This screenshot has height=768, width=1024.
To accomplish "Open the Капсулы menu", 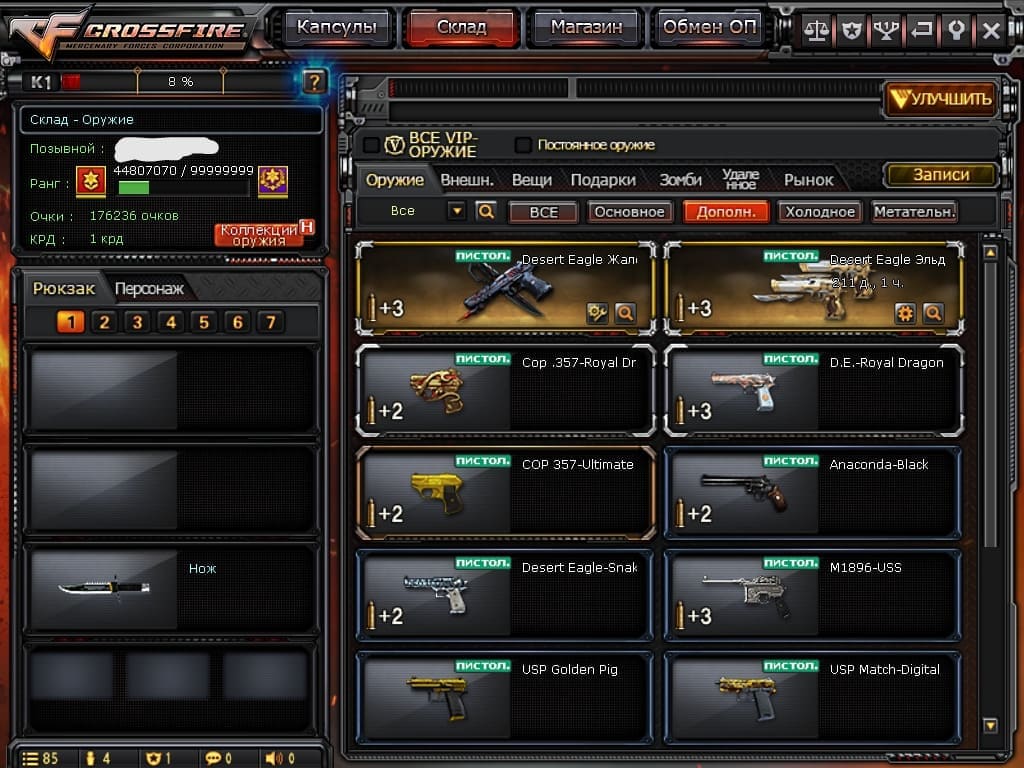I will [x=337, y=28].
